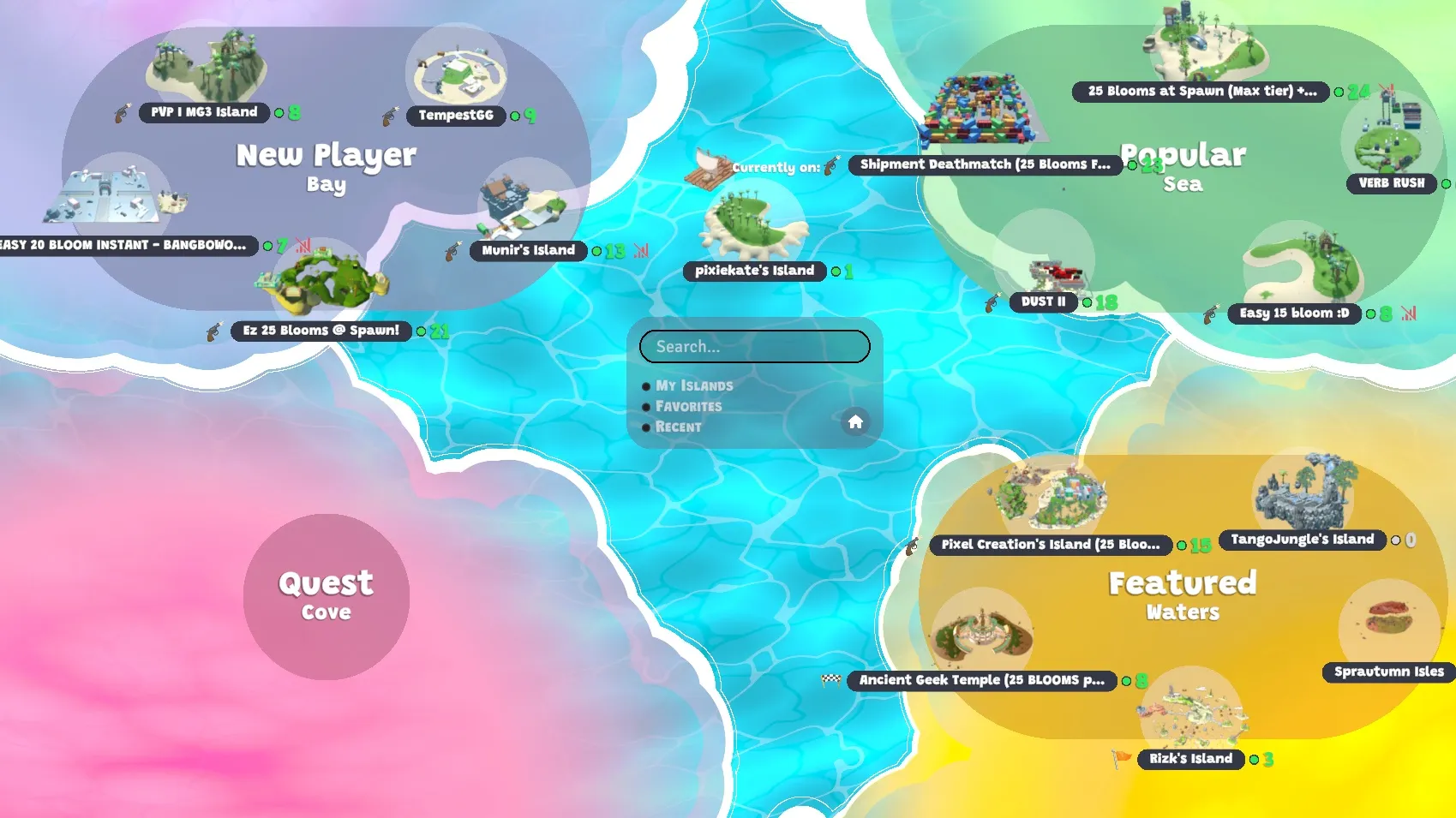Click the red no-signal icon near Munir's Island
The image size is (1456, 818).
641,251
